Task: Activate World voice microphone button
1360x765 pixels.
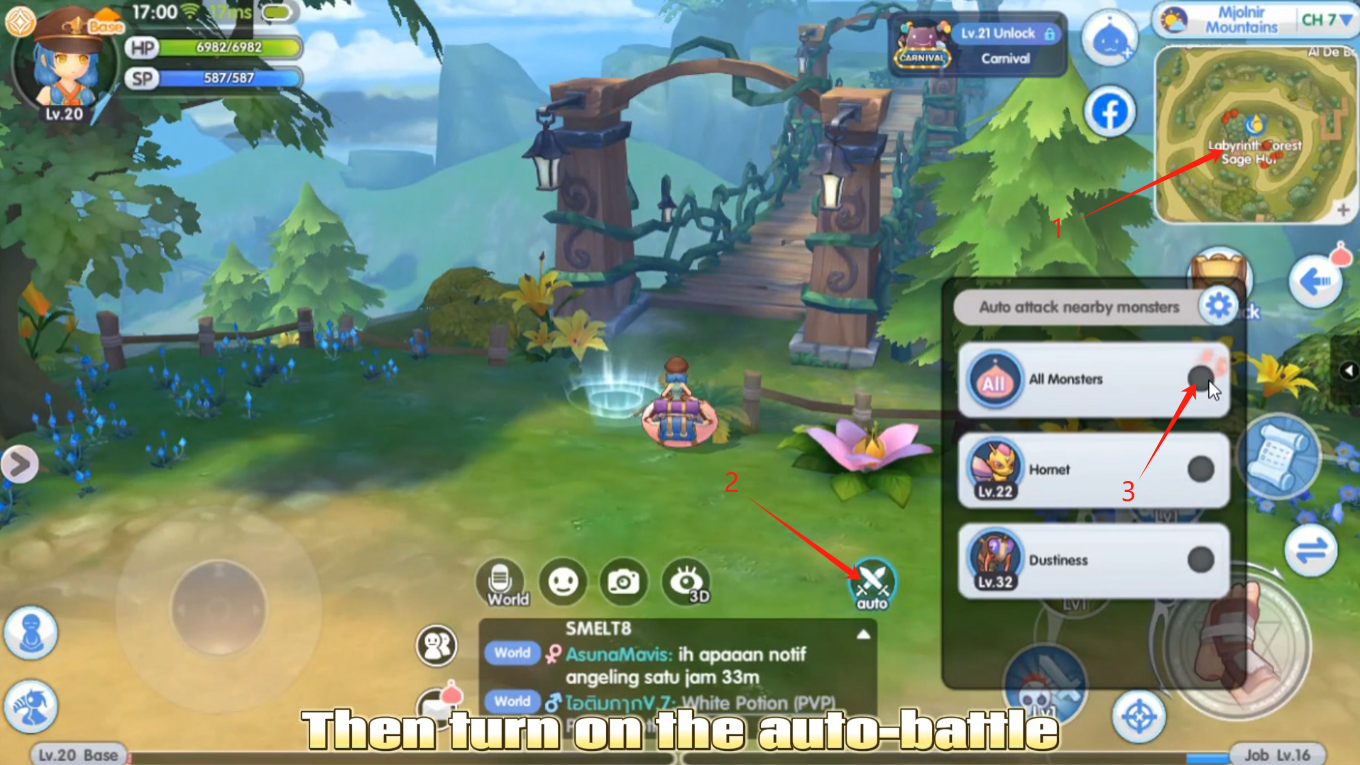Action: point(506,582)
